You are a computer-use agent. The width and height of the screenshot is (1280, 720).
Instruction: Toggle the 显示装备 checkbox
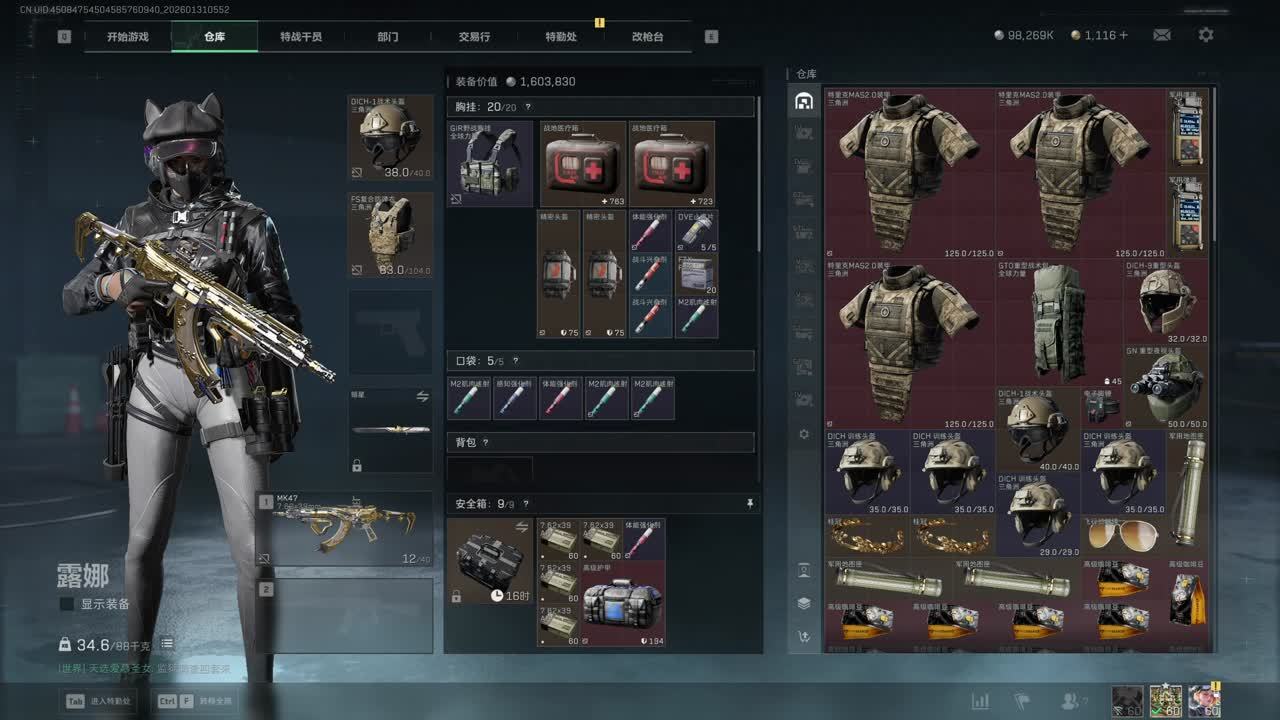pyautogui.click(x=67, y=604)
